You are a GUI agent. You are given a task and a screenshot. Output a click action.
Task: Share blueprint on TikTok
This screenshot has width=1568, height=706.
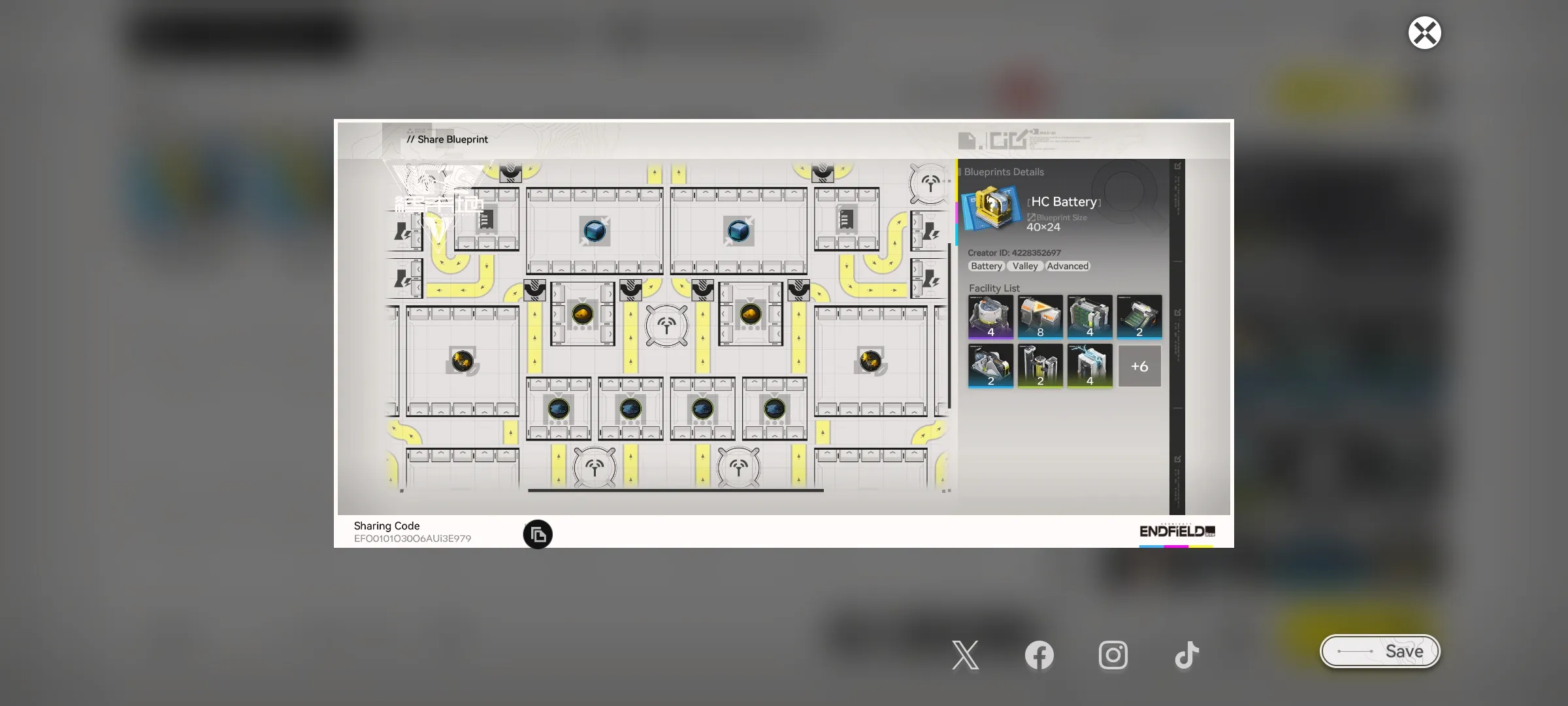coord(1186,655)
